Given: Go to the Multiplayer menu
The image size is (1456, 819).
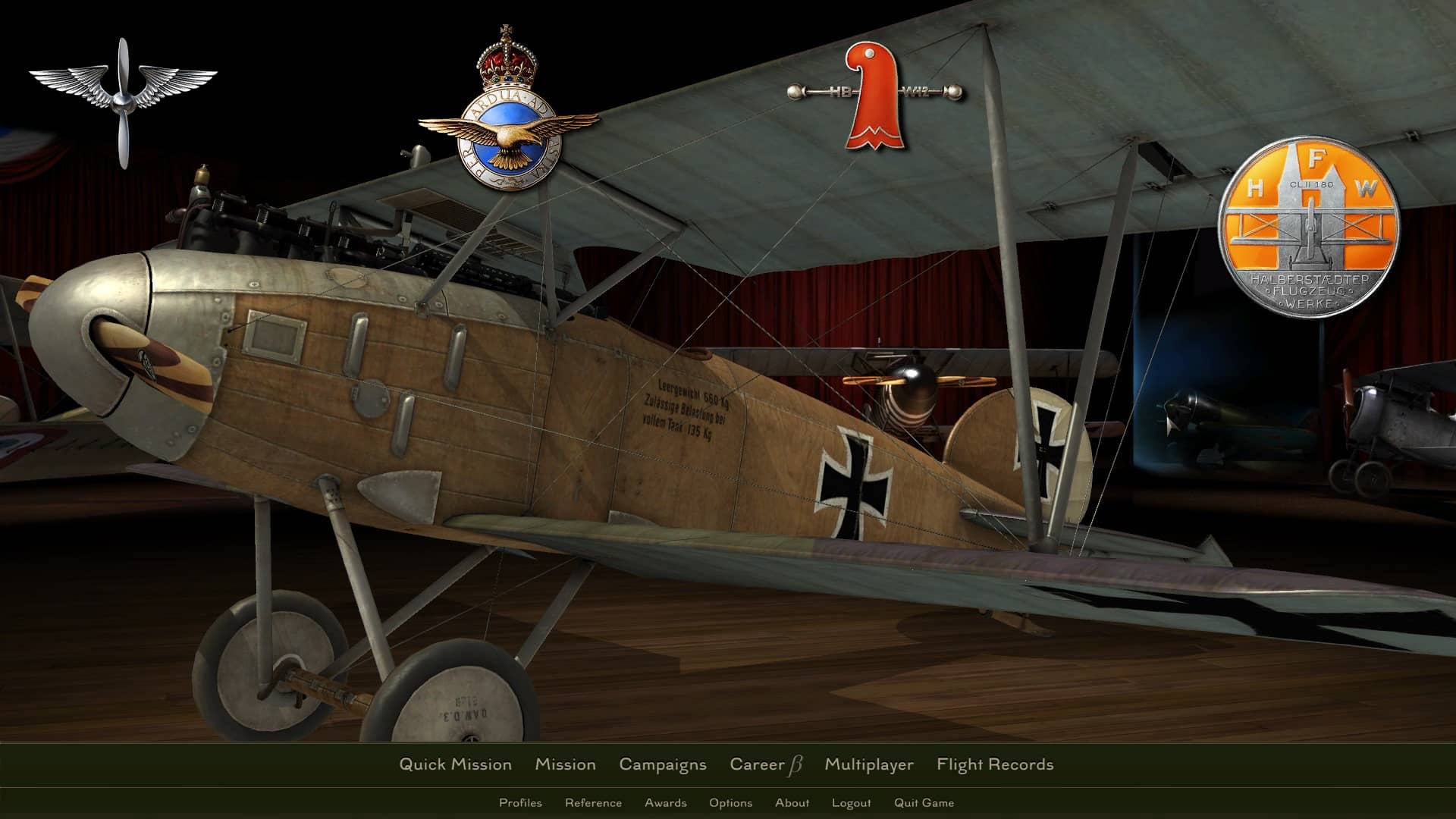Looking at the screenshot, I should point(868,764).
